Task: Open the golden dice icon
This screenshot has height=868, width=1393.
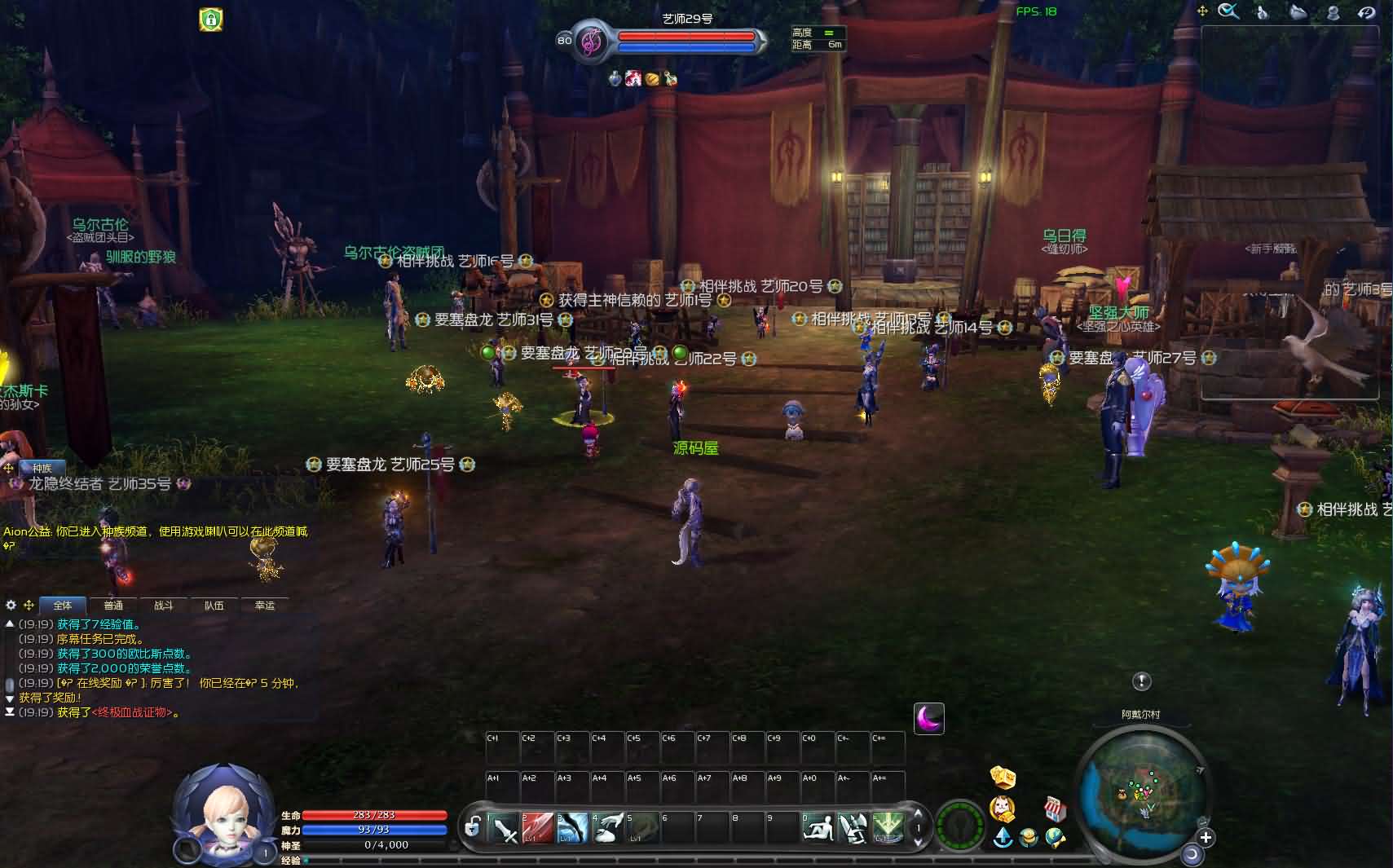Action: pos(1003,777)
